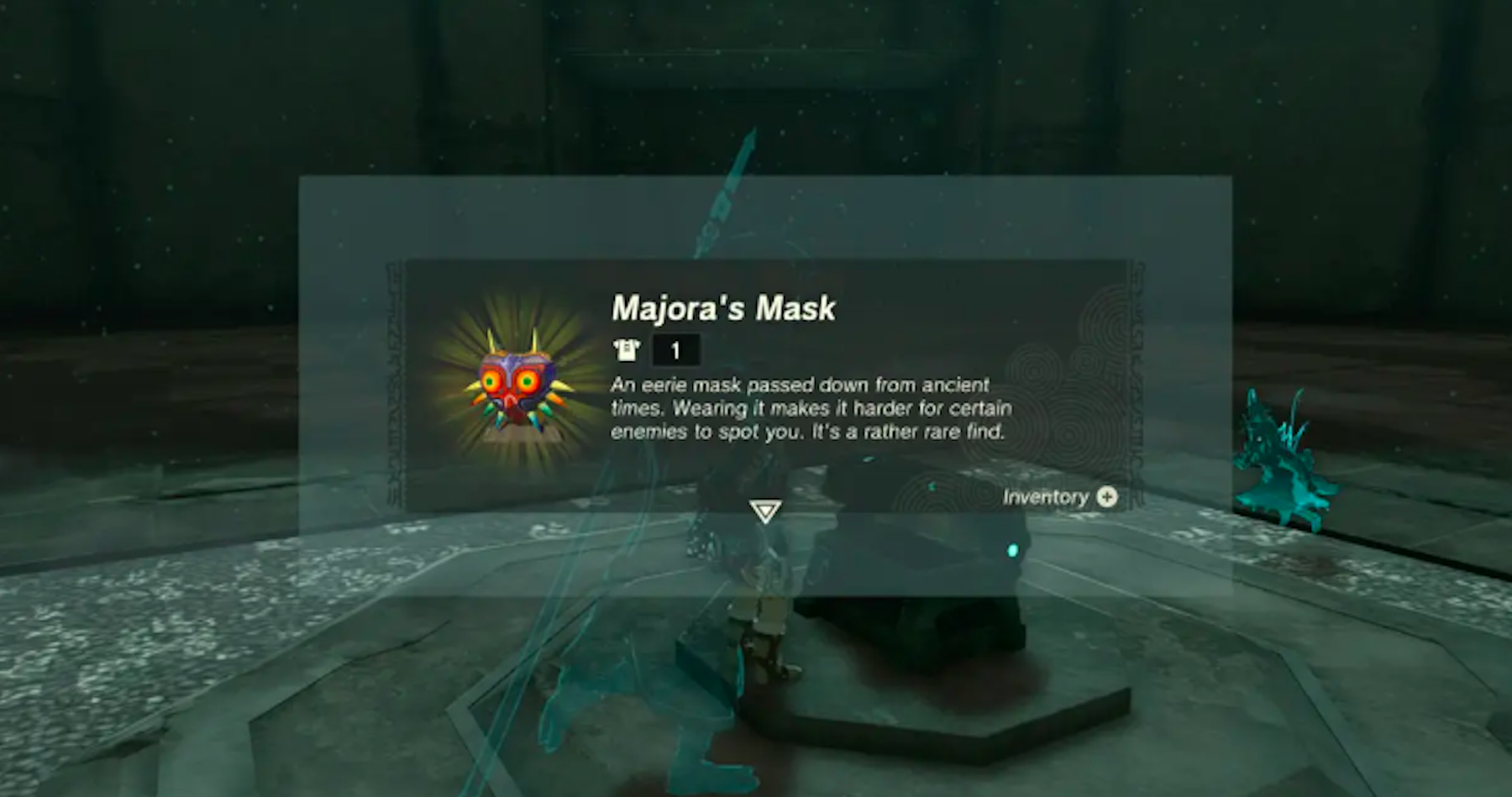This screenshot has height=797, width=1512.
Task: Click the quantity value showing 1
Action: click(676, 350)
